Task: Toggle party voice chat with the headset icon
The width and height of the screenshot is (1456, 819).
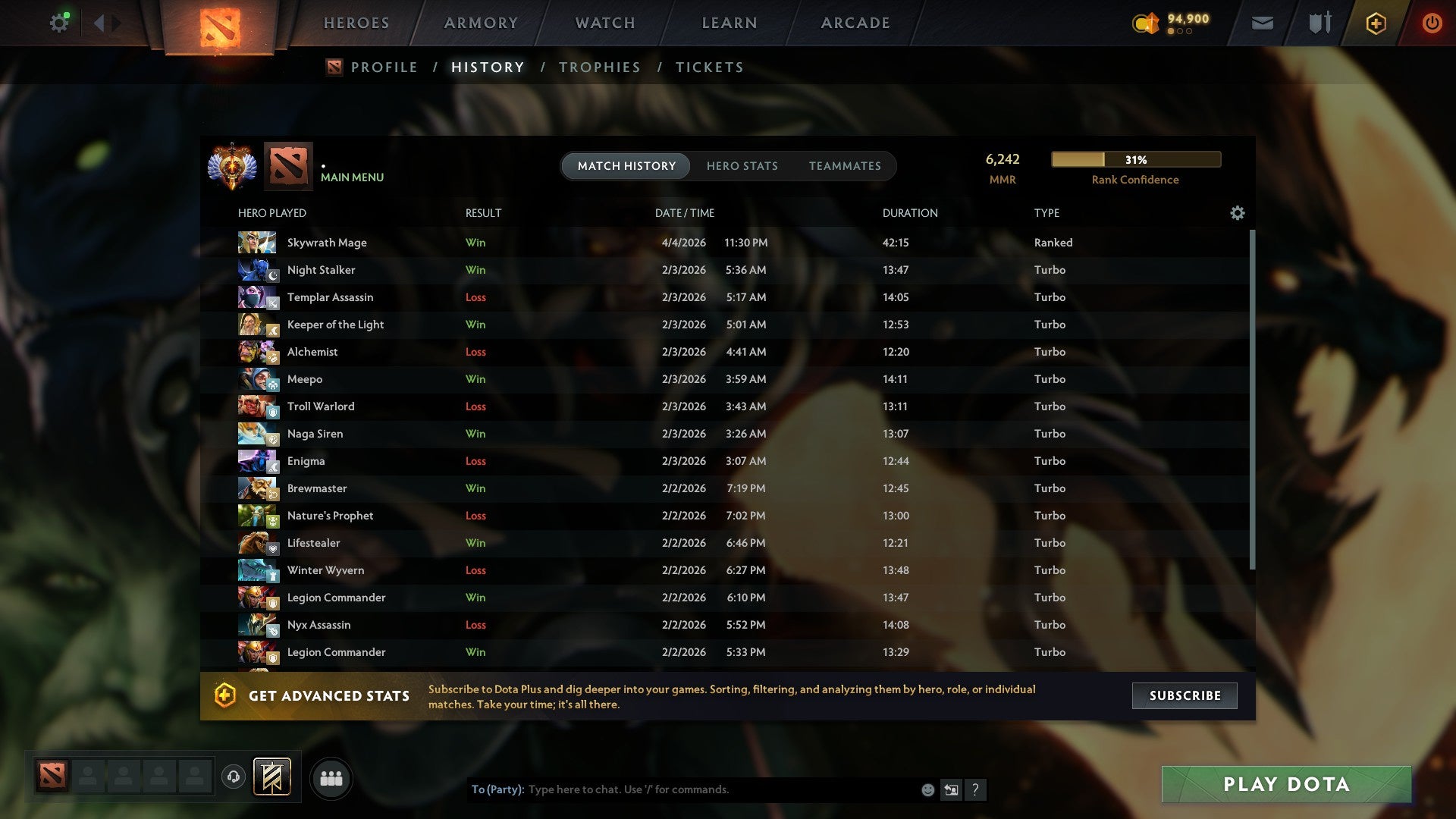Action: 234,775
